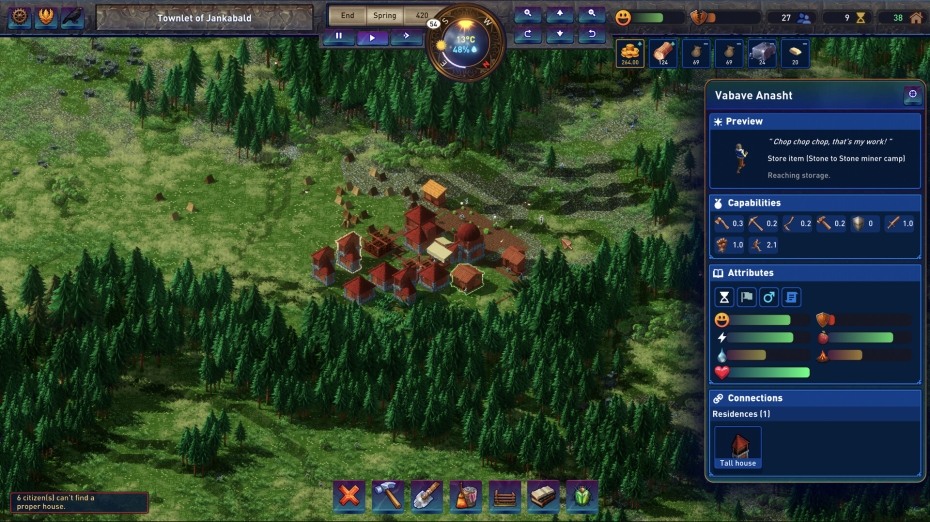The image size is (930, 522).
Task: Click the green beetle debug button
Action: [x=582, y=494]
